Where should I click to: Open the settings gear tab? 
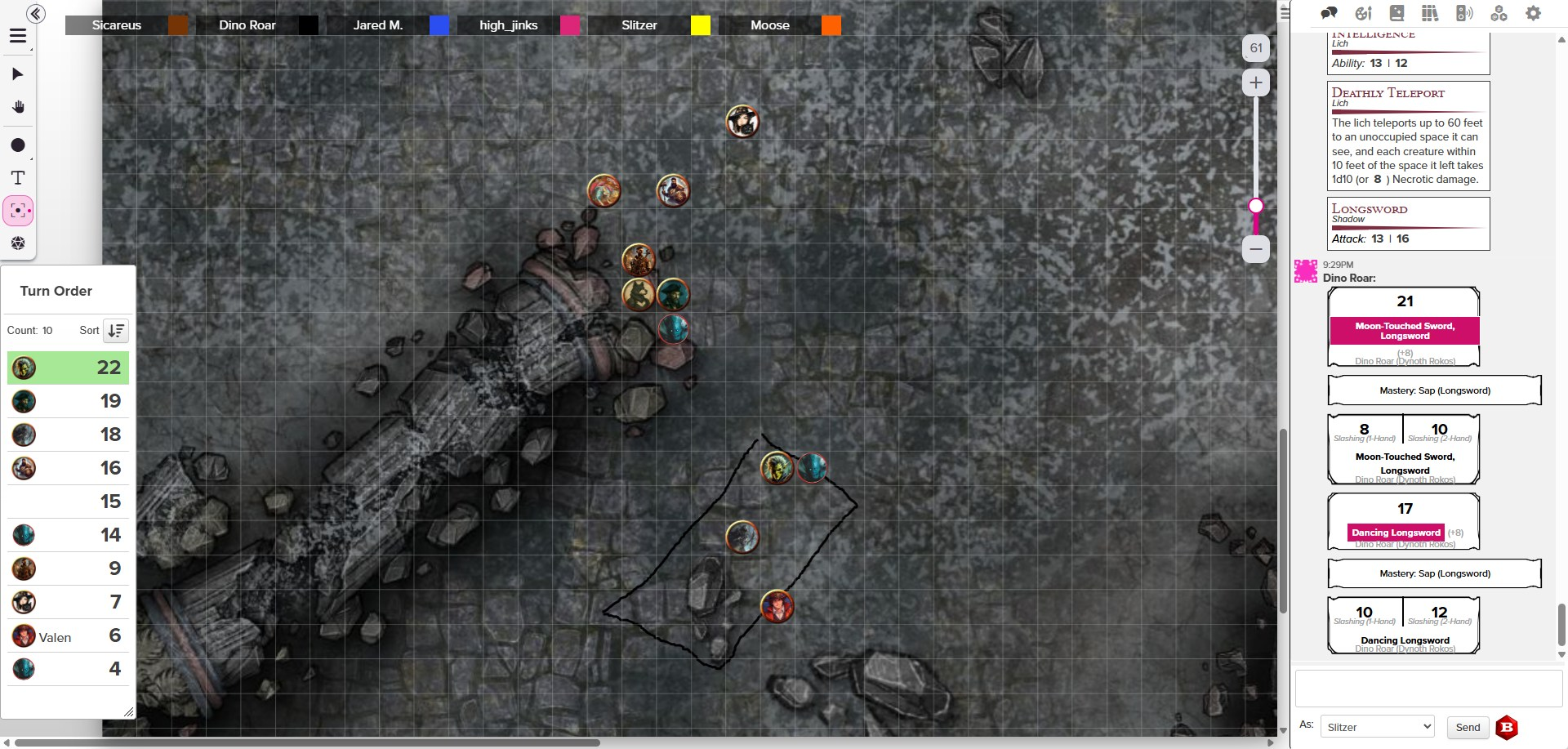point(1534,13)
